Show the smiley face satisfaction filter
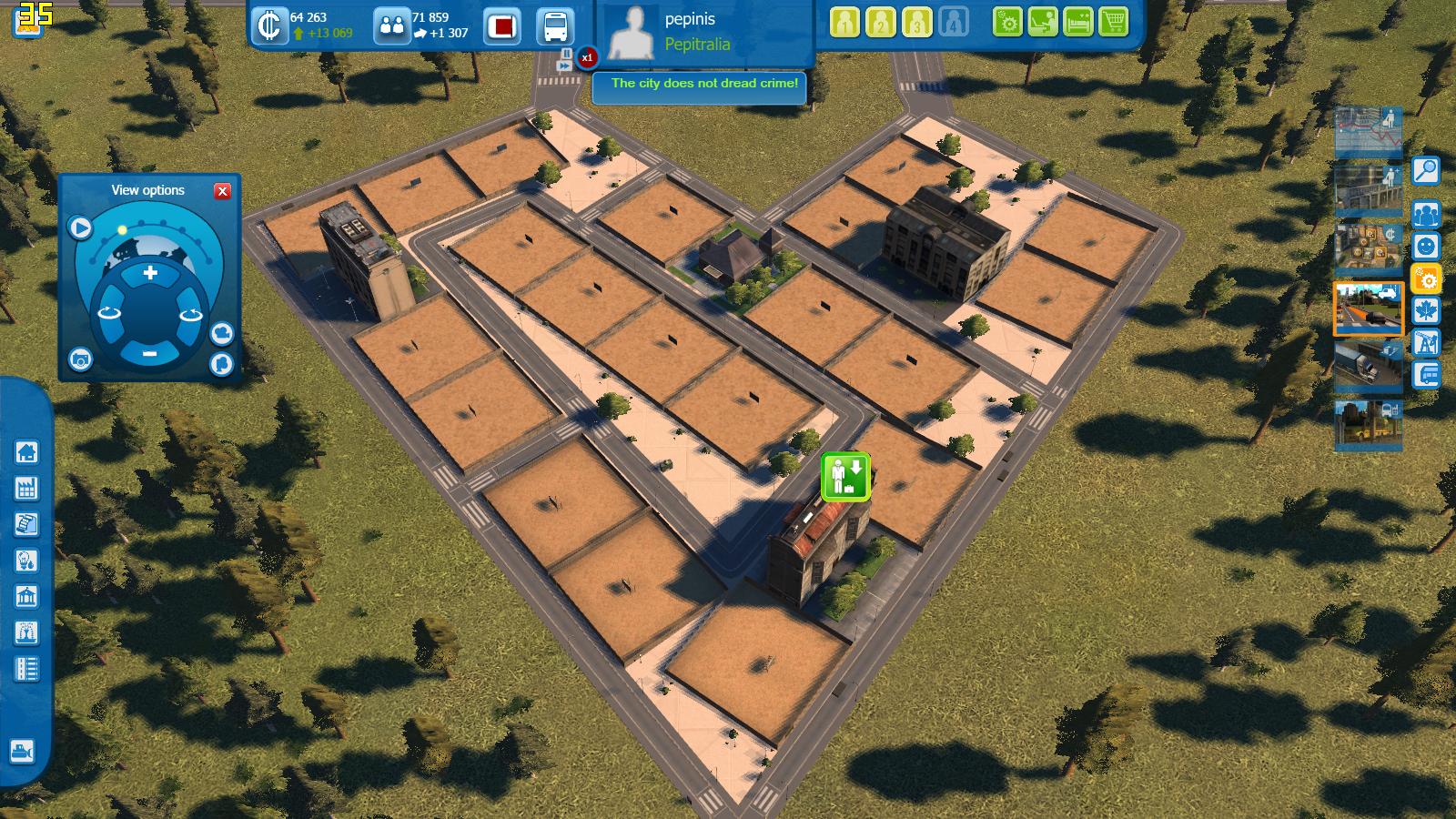Image resolution: width=1456 pixels, height=819 pixels. [x=1425, y=246]
